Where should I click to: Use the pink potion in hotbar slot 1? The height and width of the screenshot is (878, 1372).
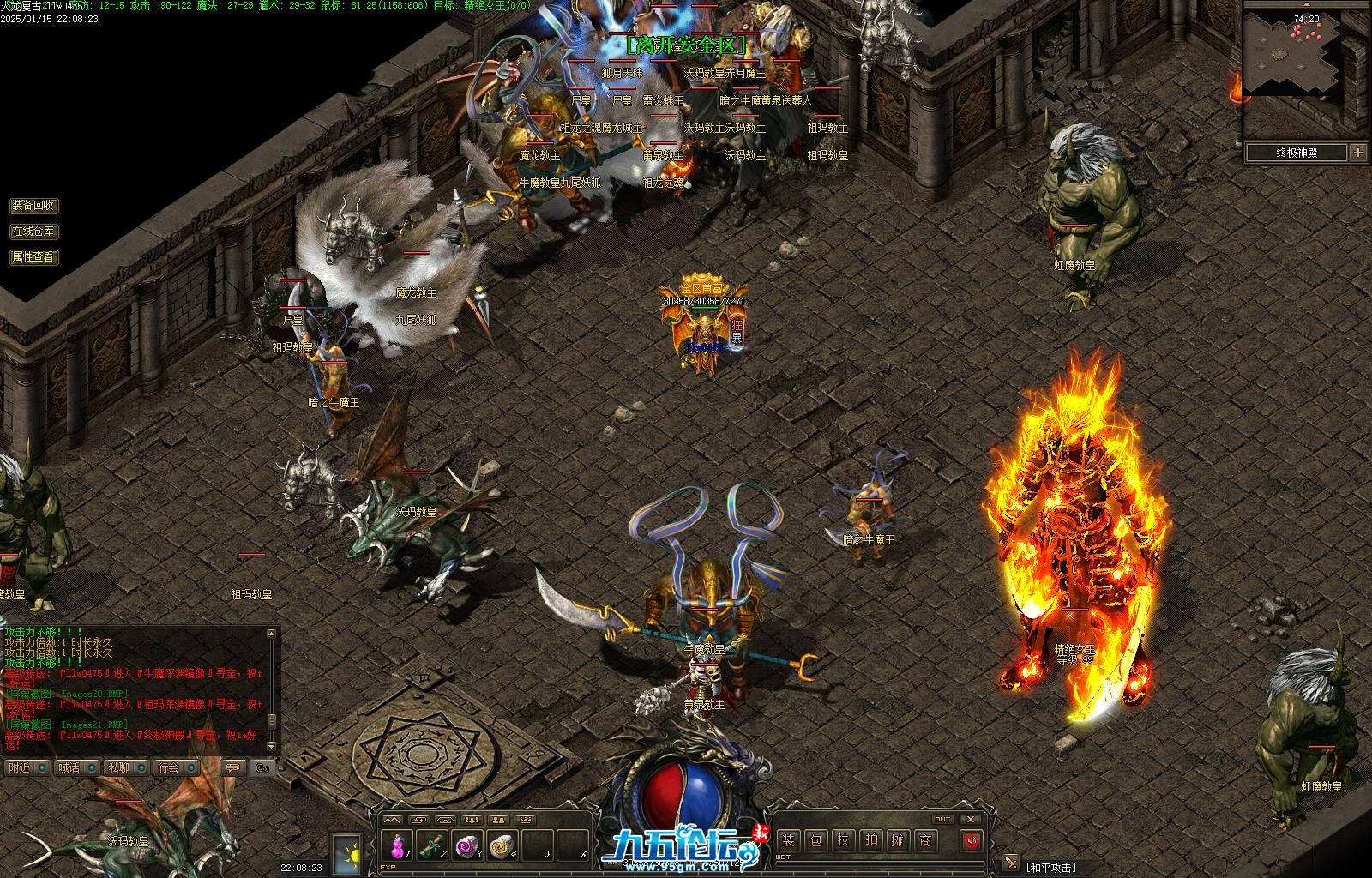point(397,846)
